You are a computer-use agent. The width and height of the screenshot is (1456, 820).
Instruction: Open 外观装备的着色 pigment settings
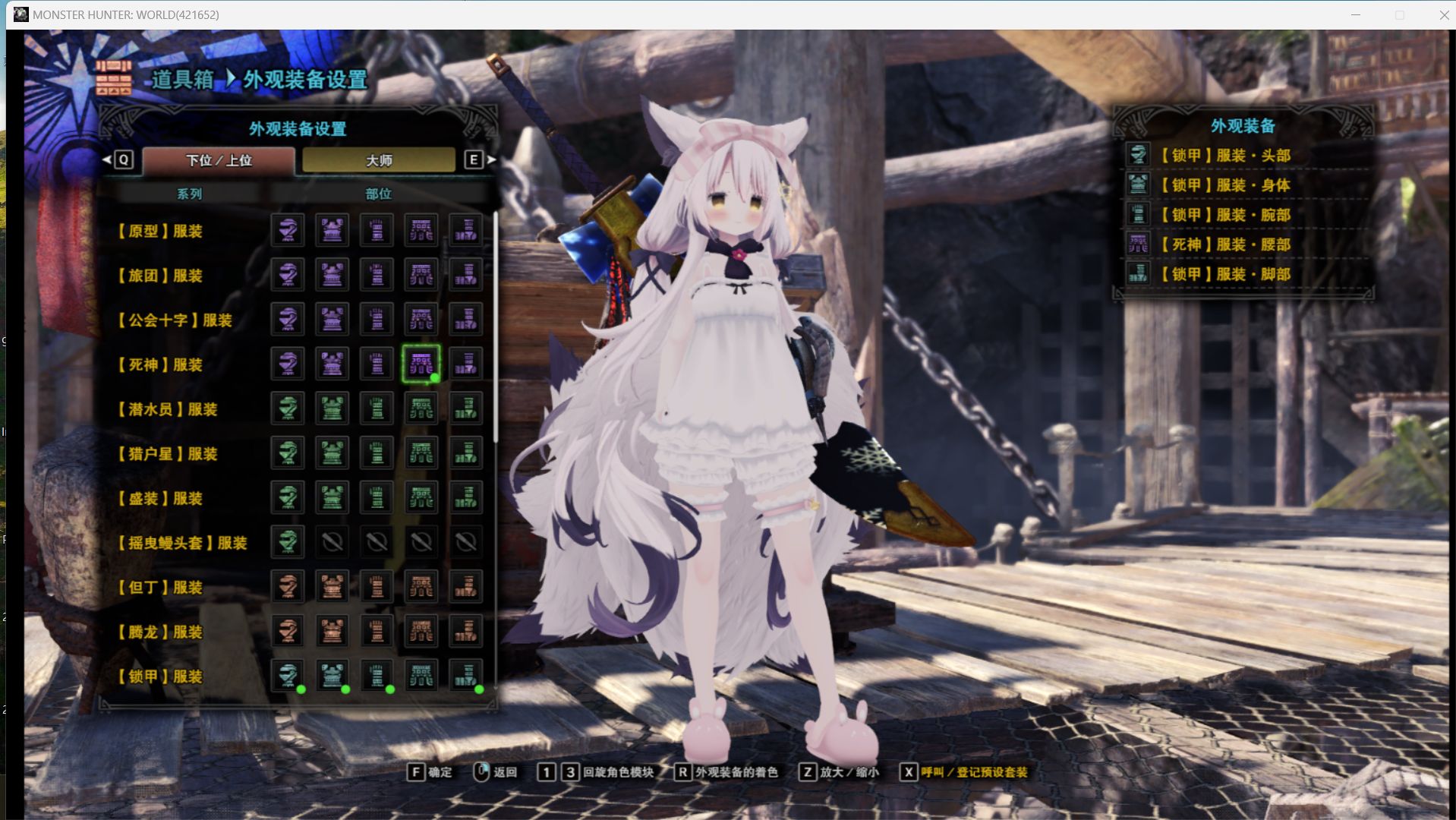pyautogui.click(x=735, y=772)
